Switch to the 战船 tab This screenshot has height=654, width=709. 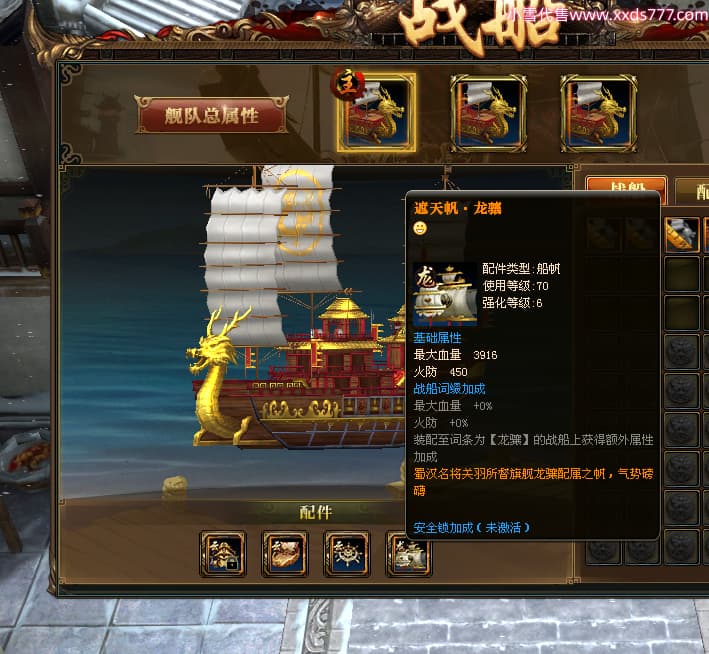[x=626, y=187]
